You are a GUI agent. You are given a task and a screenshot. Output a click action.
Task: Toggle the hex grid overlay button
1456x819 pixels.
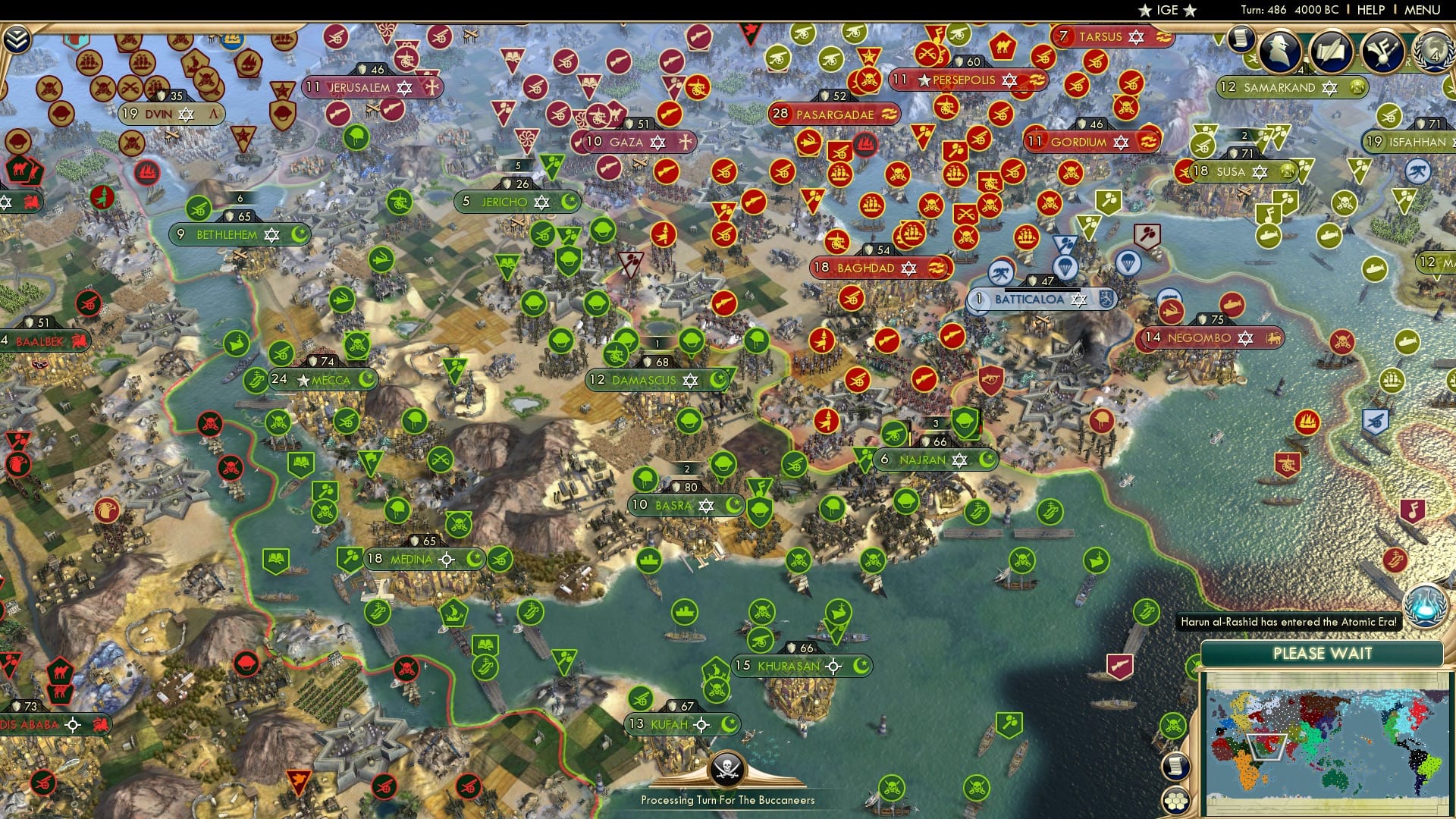click(x=1177, y=802)
